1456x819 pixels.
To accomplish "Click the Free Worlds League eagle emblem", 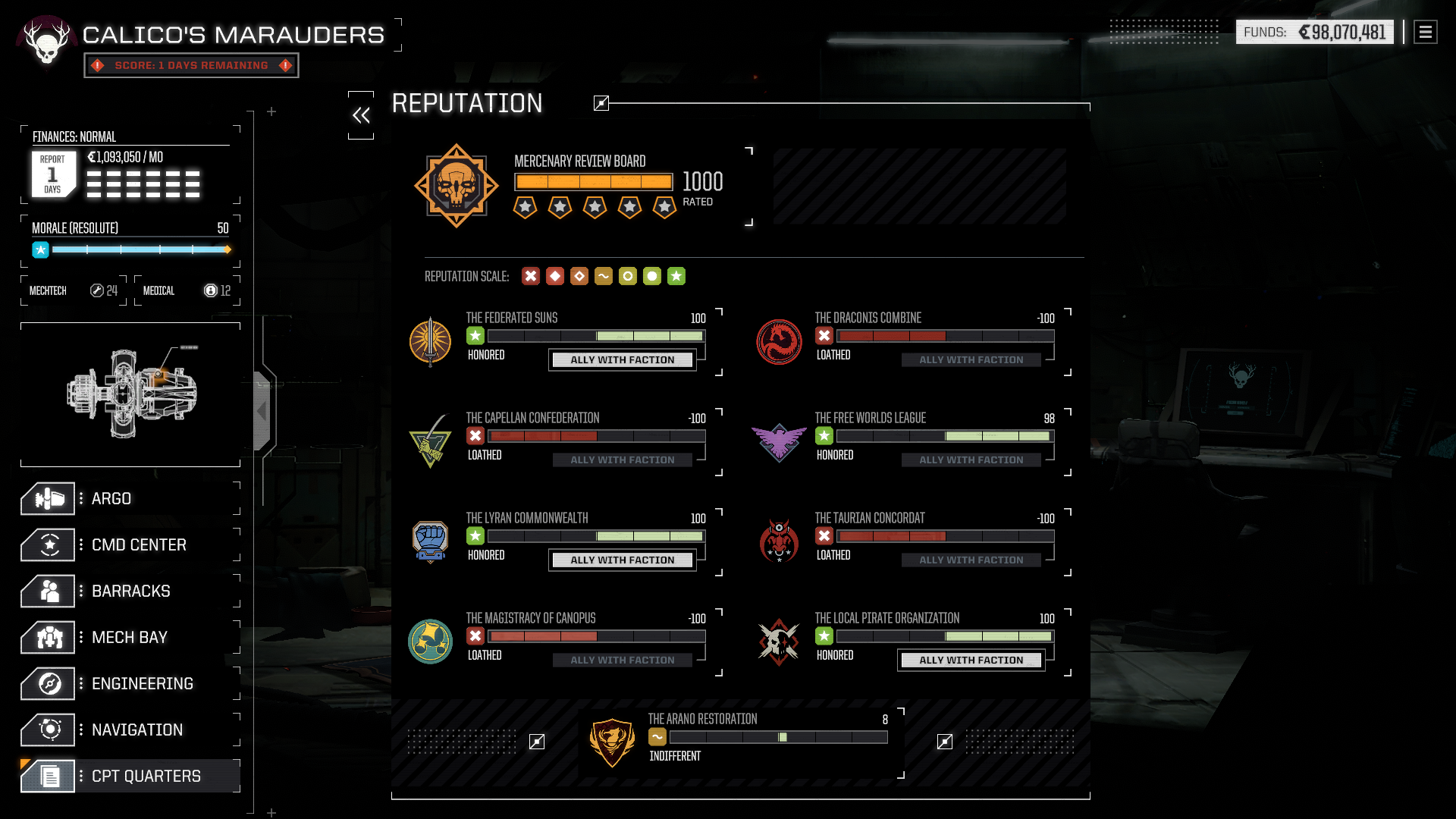I will pyautogui.click(x=779, y=442).
